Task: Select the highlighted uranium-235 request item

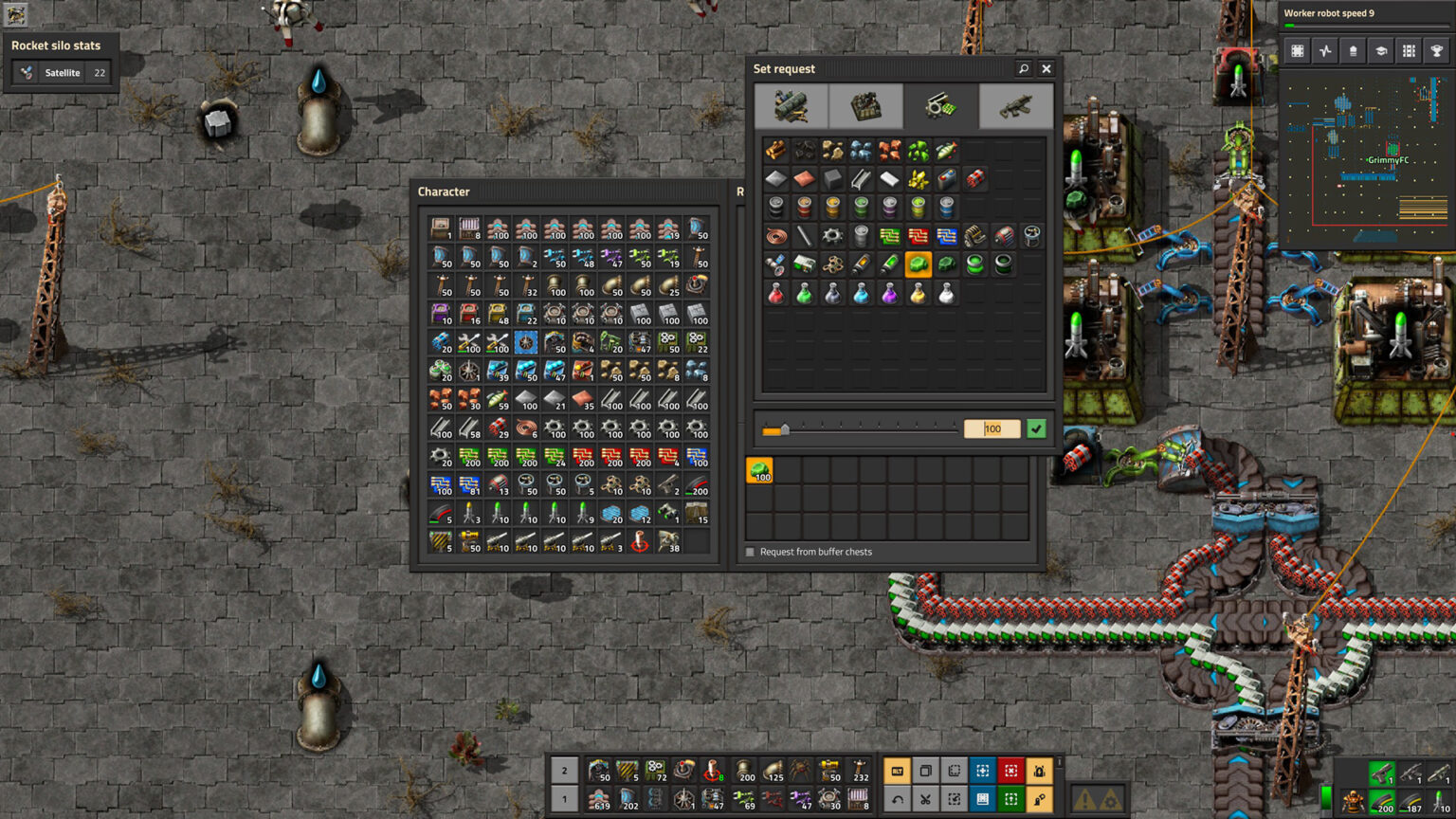Action: pos(919,264)
